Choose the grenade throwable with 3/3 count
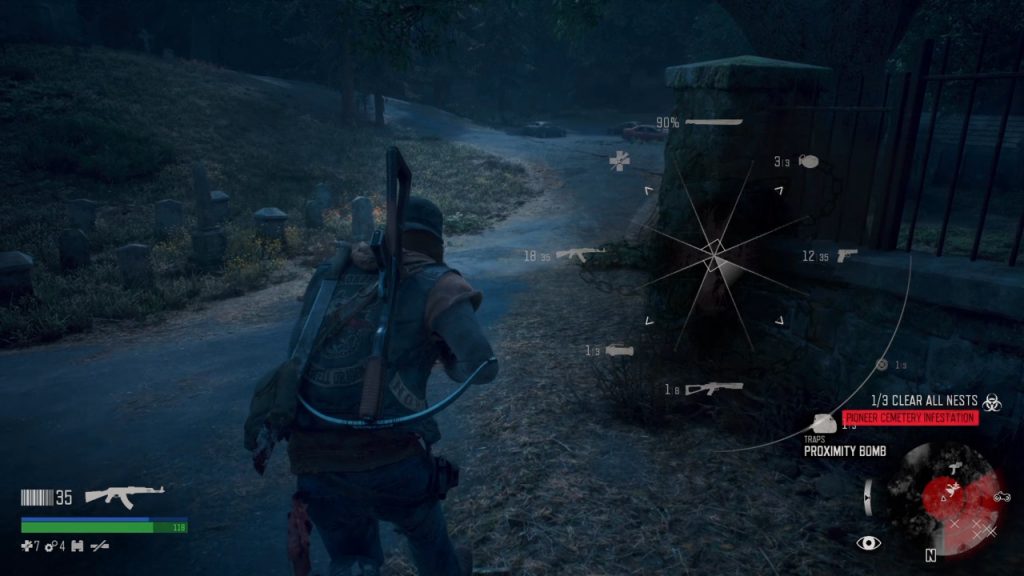1024x576 pixels. (809, 161)
